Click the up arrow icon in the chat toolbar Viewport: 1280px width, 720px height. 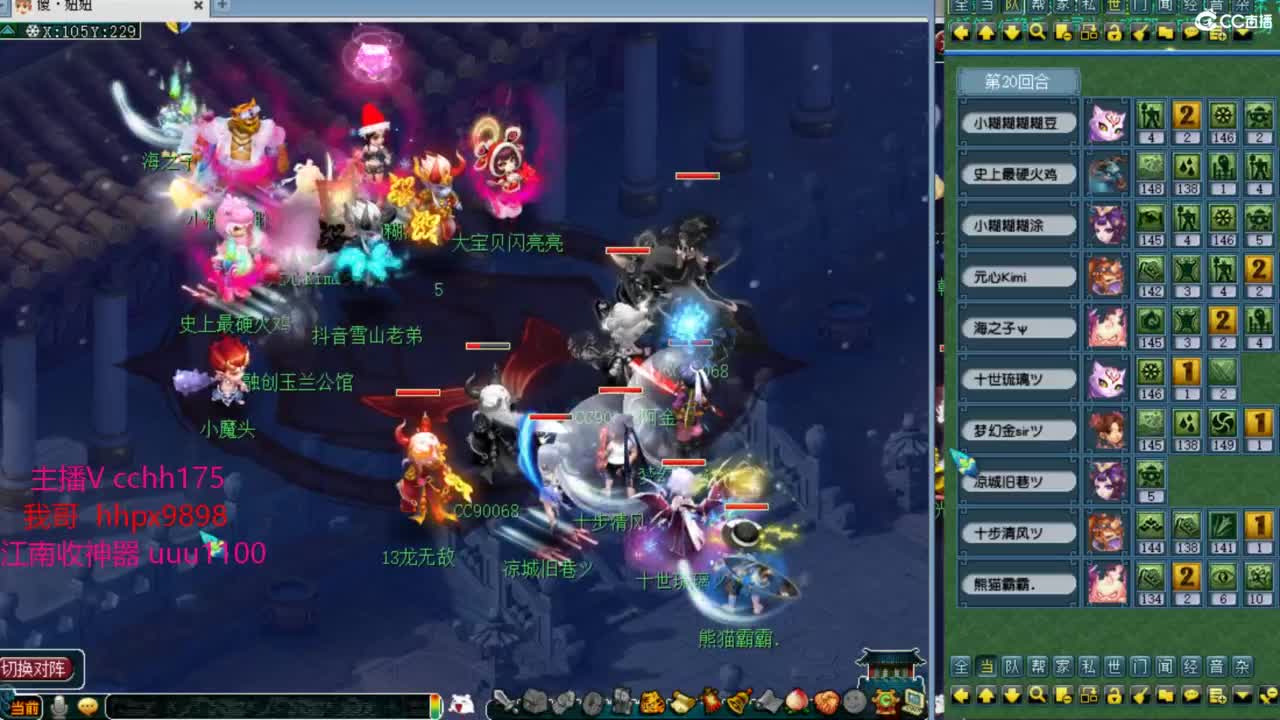987,33
